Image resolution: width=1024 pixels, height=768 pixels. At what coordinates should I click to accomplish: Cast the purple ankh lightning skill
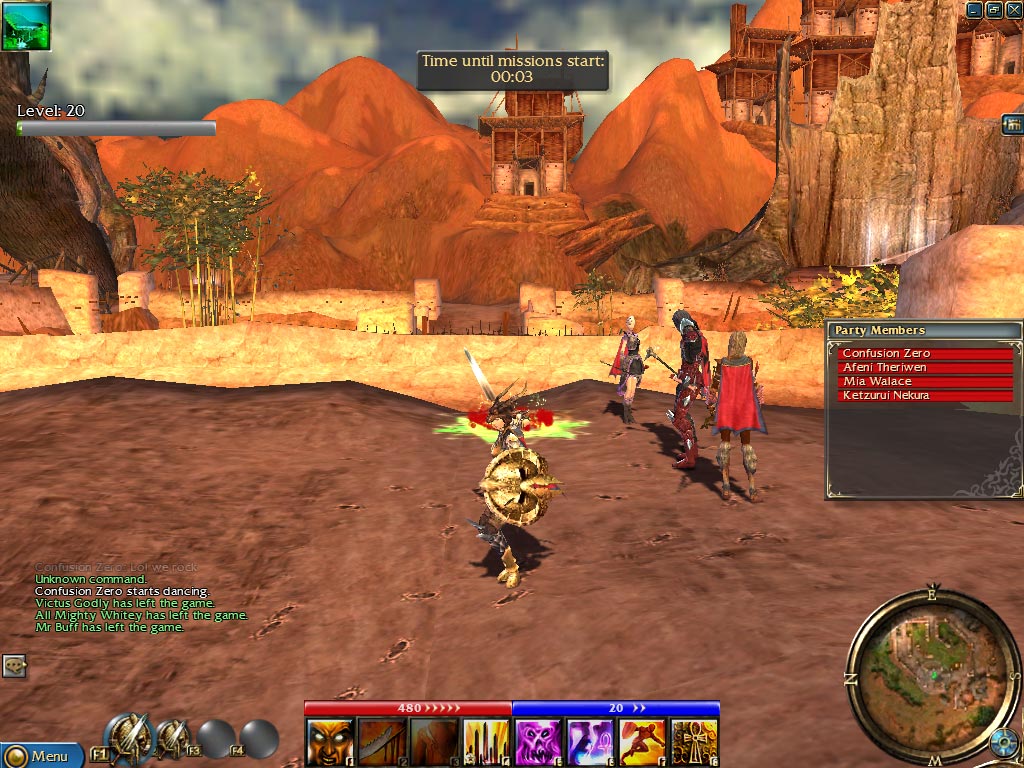click(x=590, y=743)
